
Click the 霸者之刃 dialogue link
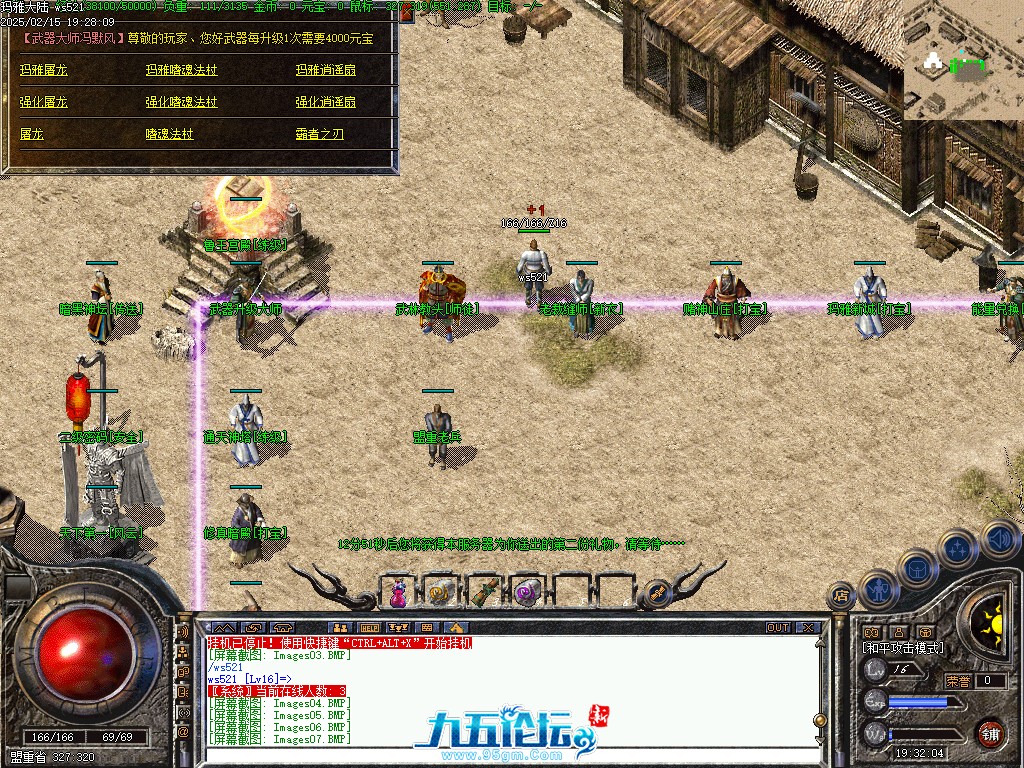tap(319, 134)
